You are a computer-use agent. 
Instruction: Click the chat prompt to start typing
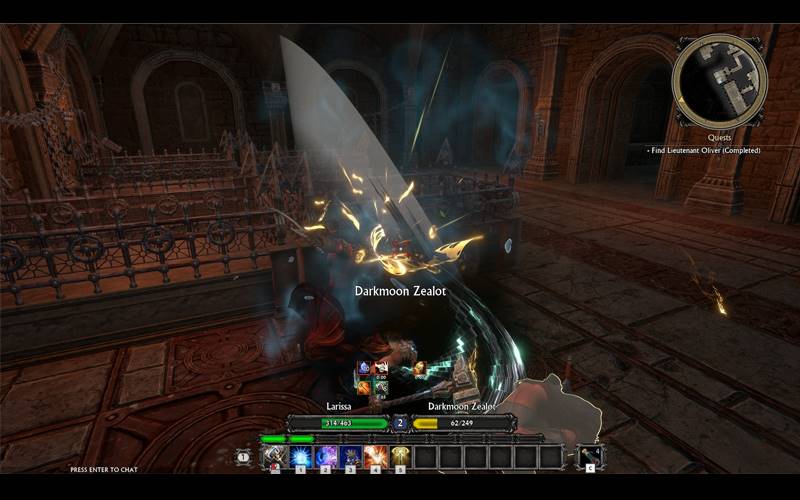pos(104,469)
